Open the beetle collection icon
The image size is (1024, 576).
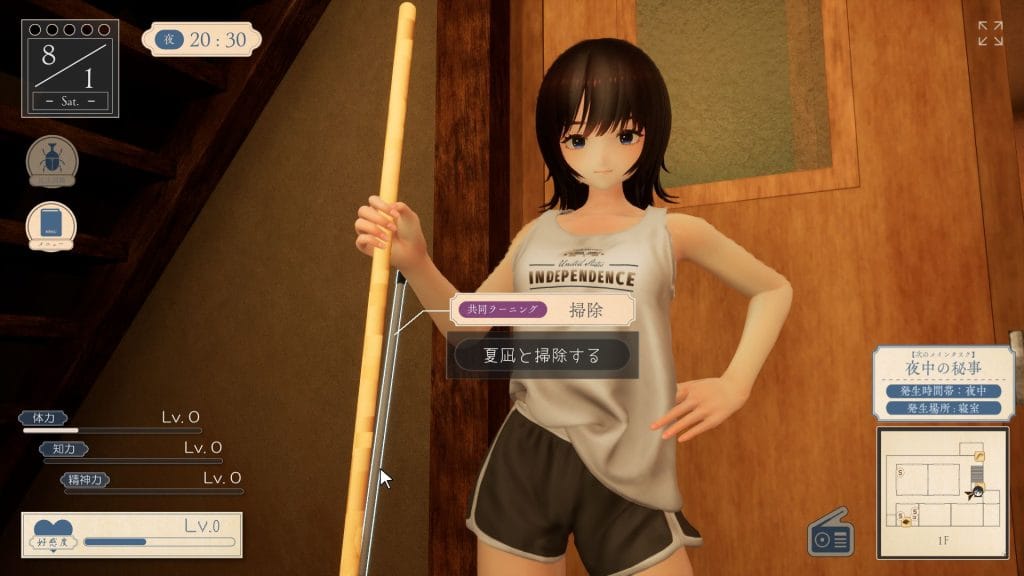point(52,161)
